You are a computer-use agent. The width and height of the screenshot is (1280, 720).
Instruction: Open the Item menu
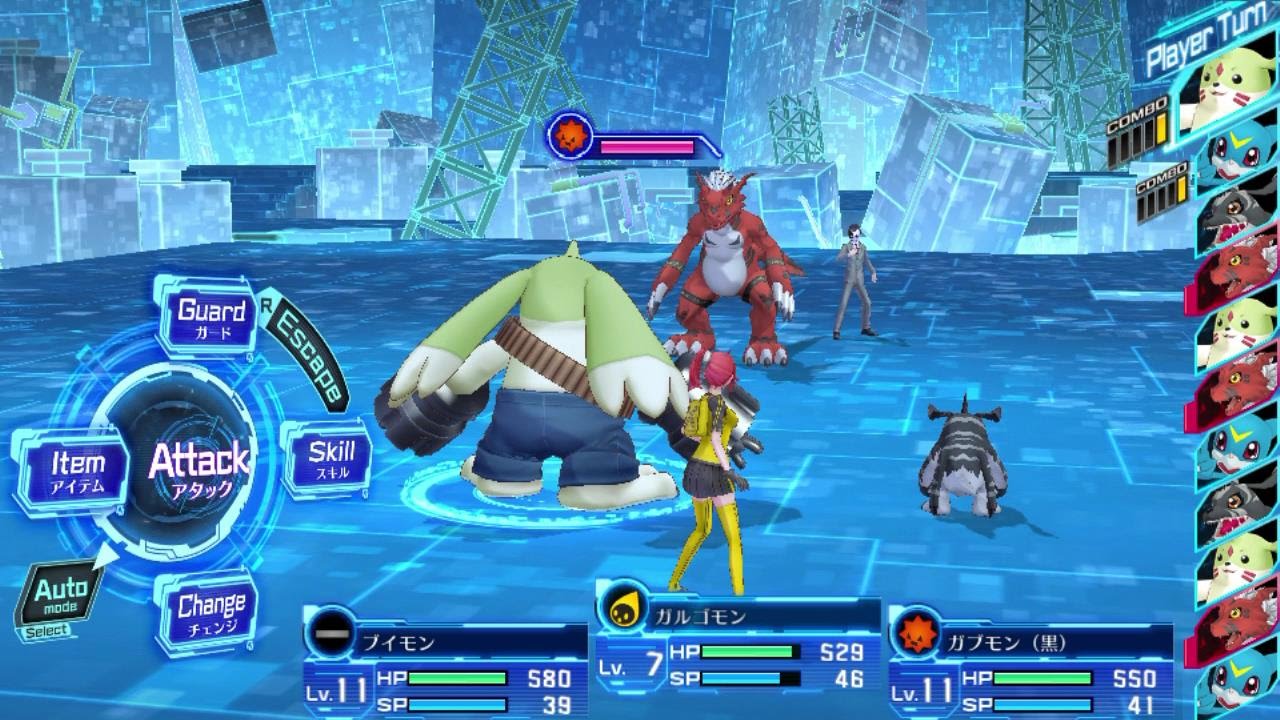(x=78, y=471)
